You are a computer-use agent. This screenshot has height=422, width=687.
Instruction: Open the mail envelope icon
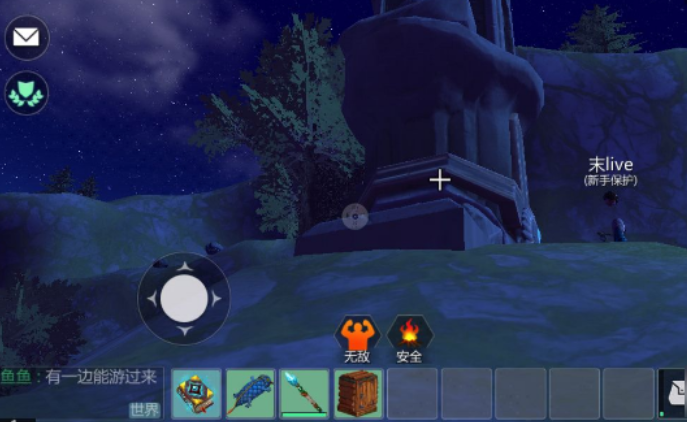tap(27, 38)
